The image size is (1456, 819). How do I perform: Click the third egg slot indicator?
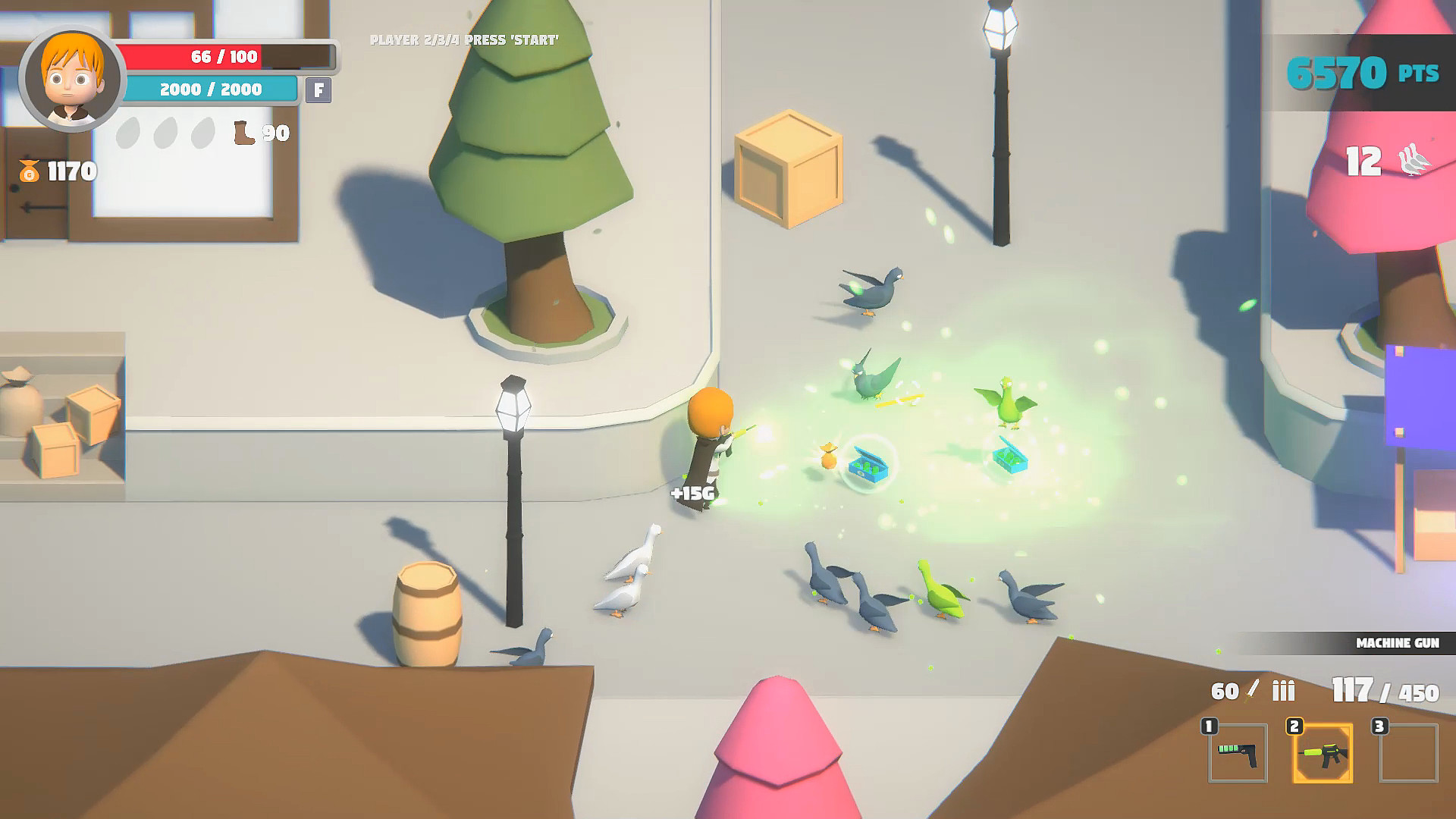(204, 133)
